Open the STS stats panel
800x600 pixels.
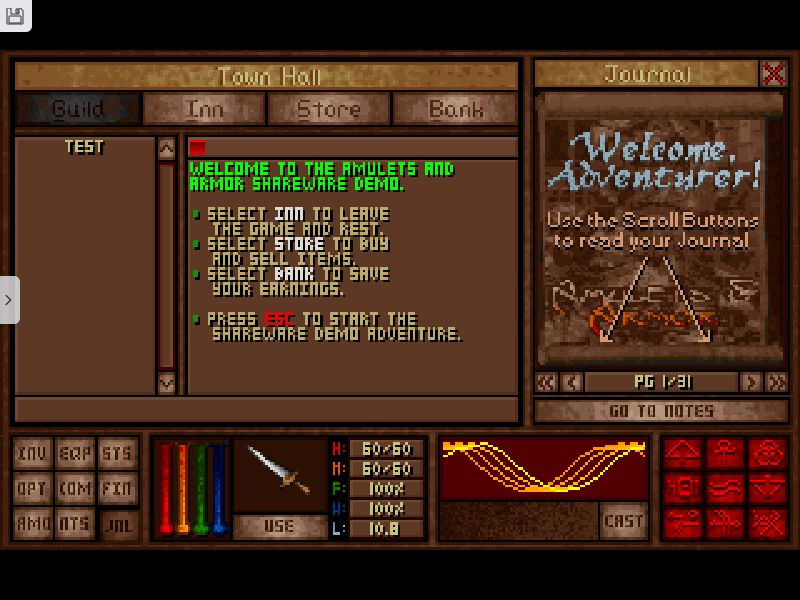117,454
